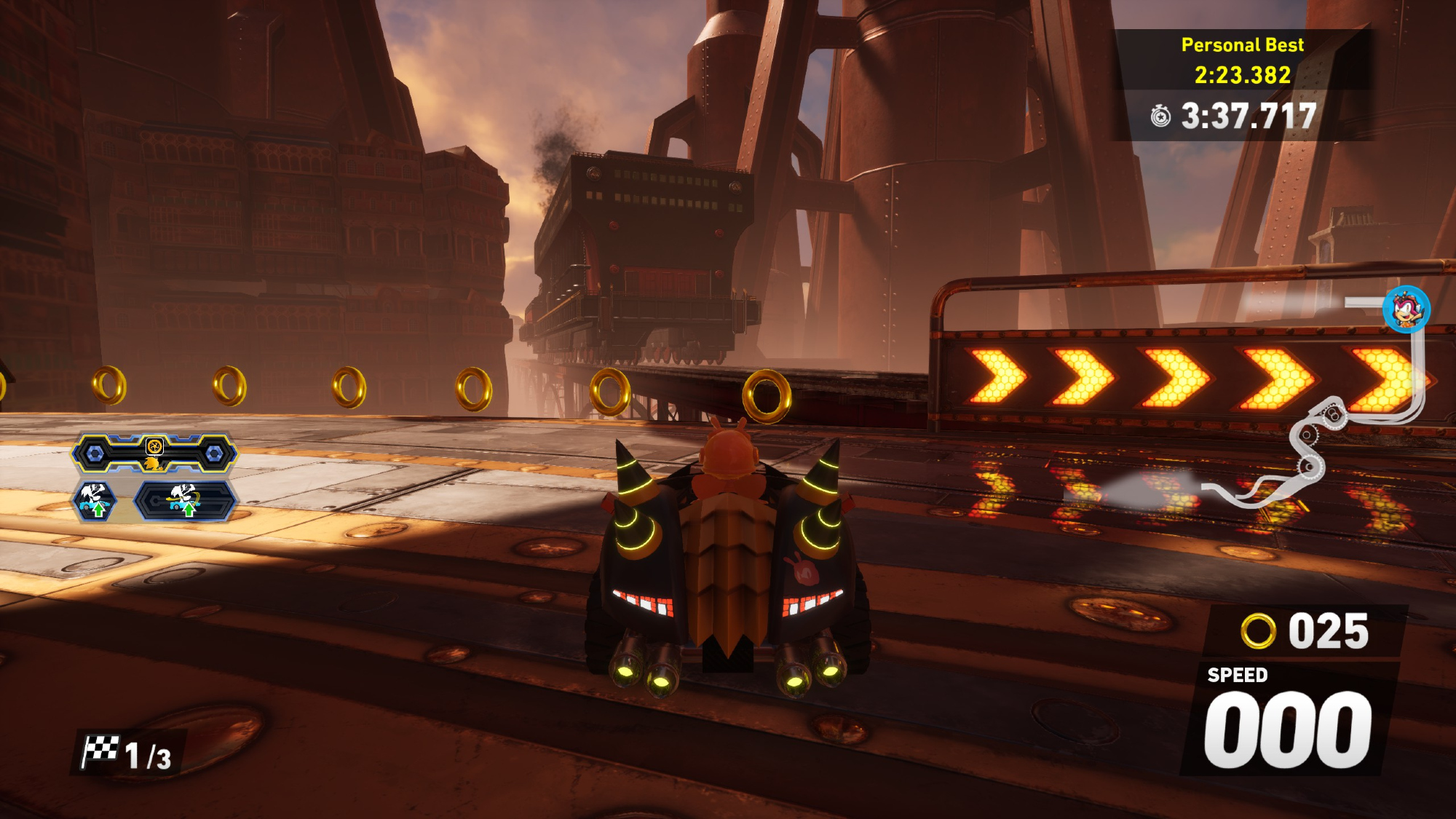Select Charmy's racer marker on the minimap
Screen dimensions: 1456x819
[x=1406, y=309]
